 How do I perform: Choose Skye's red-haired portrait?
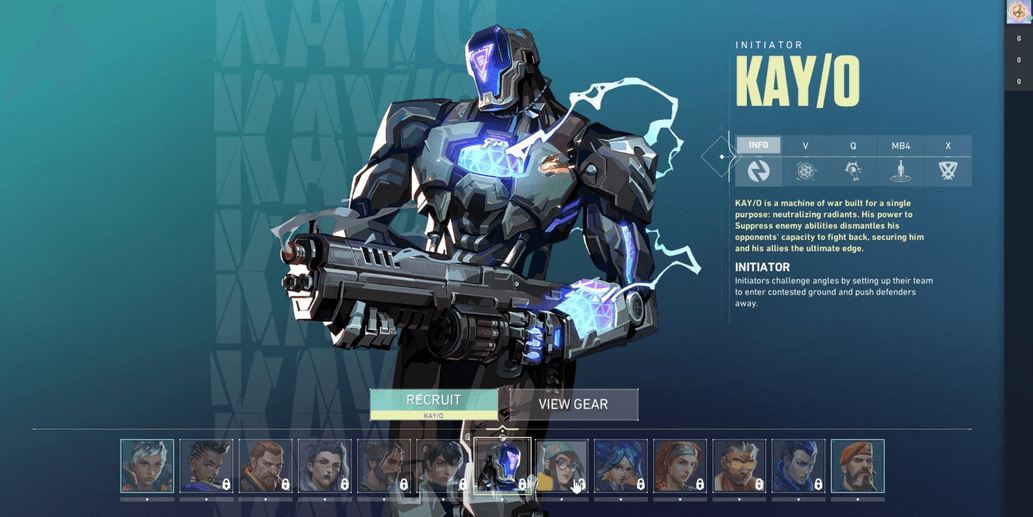pyautogui.click(x=680, y=466)
